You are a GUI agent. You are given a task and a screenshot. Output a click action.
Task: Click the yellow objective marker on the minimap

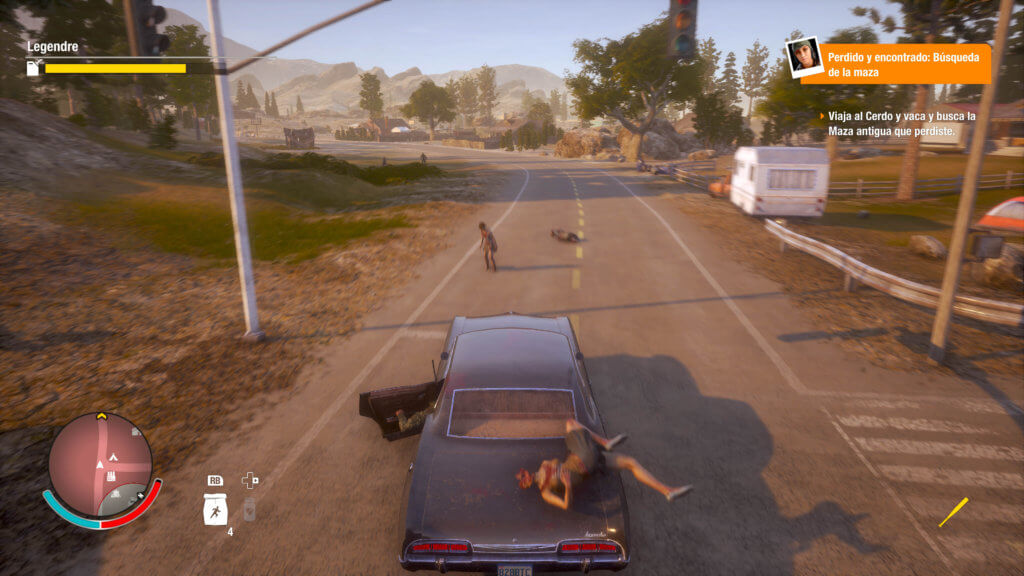click(101, 416)
